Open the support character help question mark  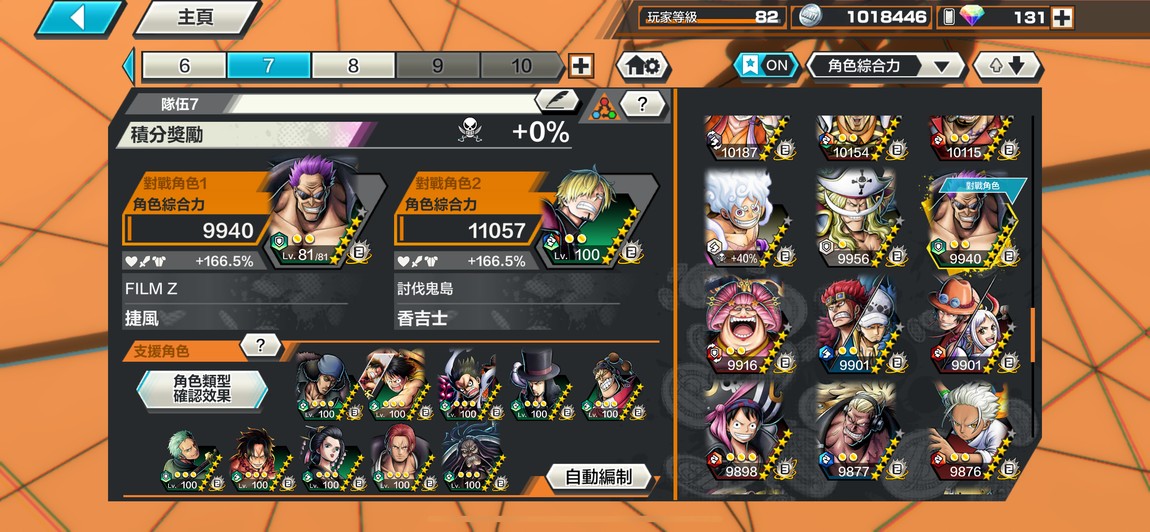click(x=260, y=346)
